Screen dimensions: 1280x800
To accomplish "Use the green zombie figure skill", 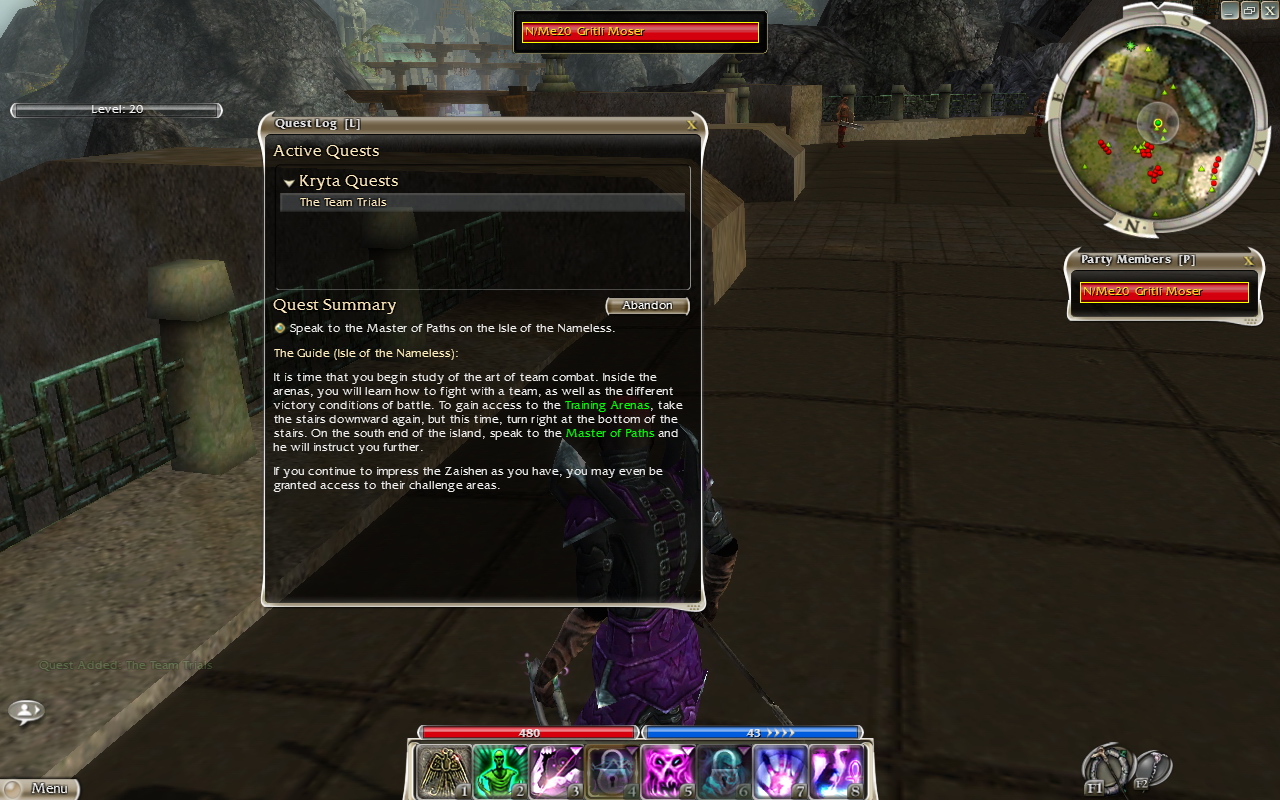I will click(x=499, y=772).
